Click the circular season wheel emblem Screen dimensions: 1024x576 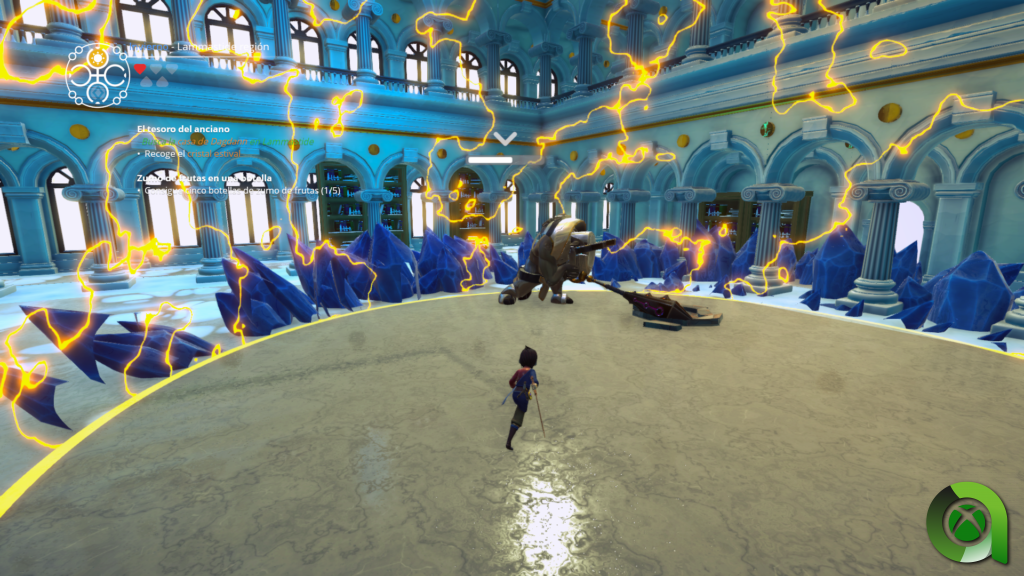tap(97, 73)
